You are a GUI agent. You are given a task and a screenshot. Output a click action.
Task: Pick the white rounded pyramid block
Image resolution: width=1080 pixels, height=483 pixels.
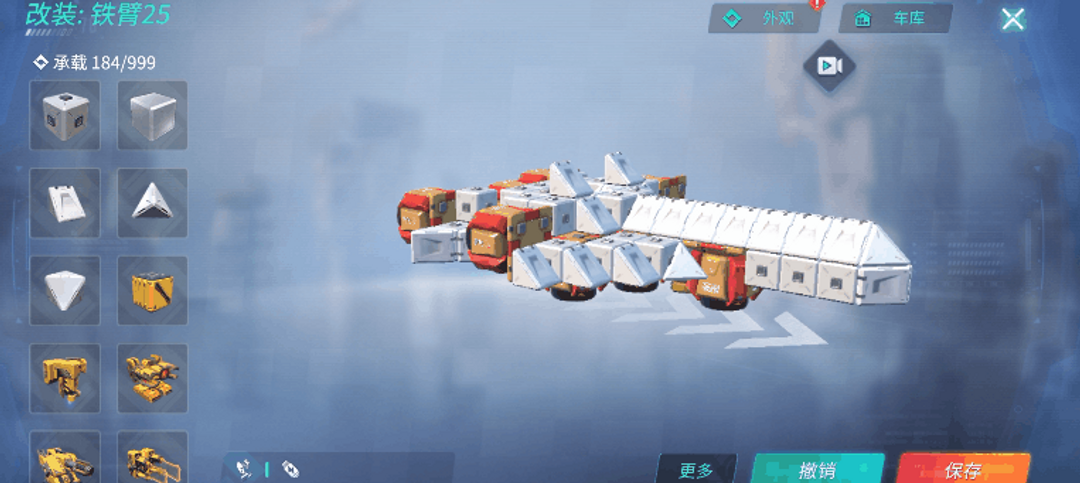click(65, 290)
